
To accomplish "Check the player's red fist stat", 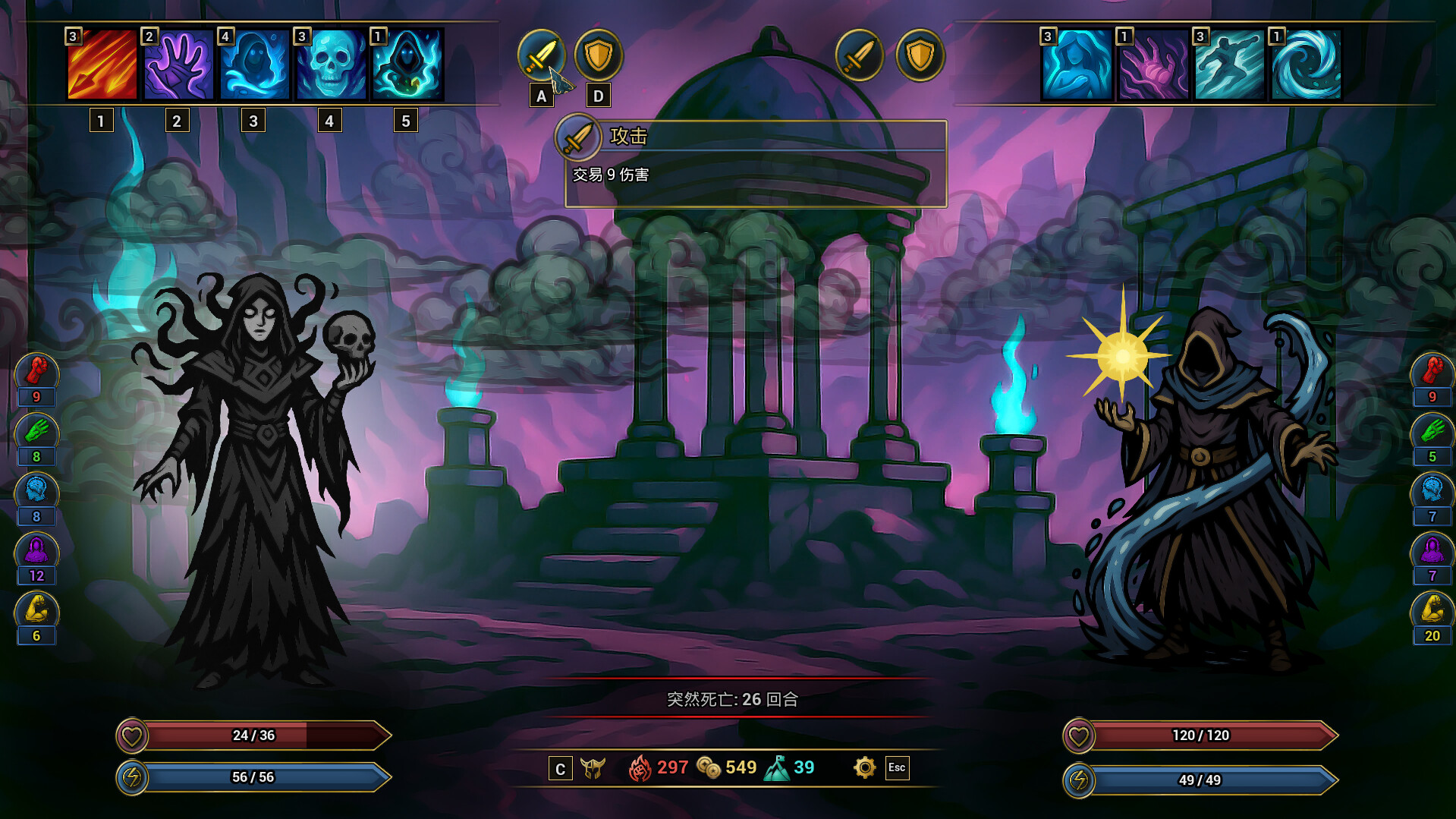I will tap(36, 372).
